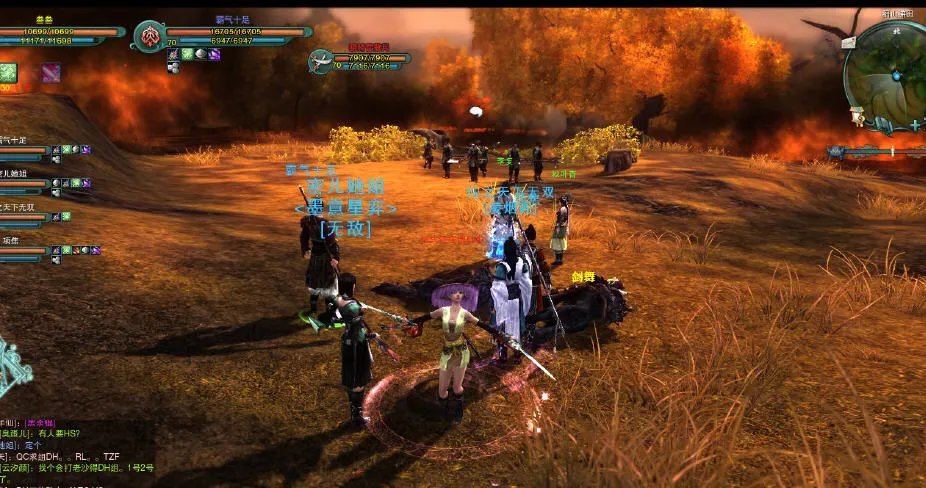Select the target portrait with red emblem
926x488 pixels.
(149, 37)
